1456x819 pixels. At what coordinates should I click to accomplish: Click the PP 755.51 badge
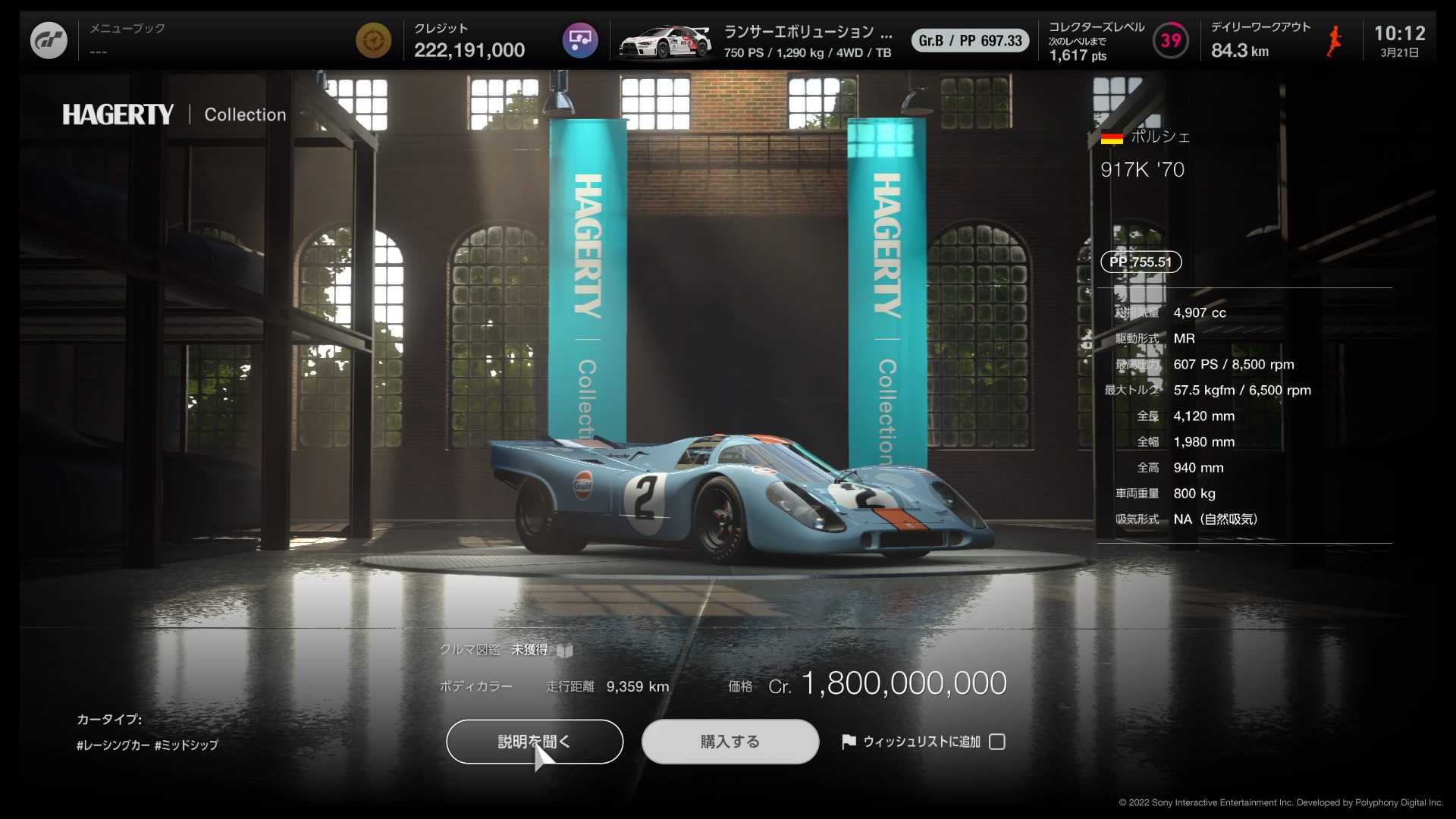click(1141, 262)
